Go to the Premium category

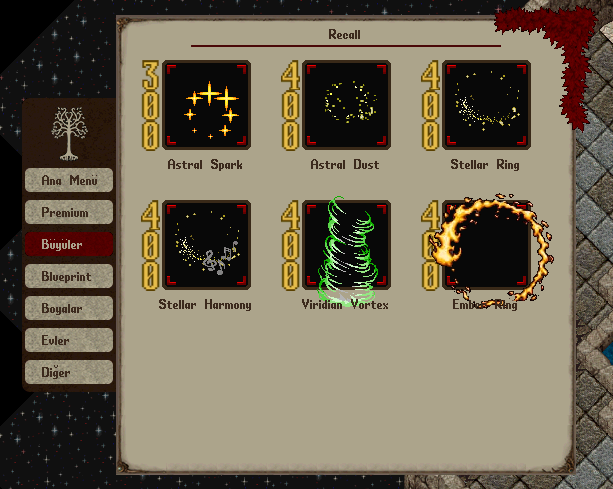[69, 212]
